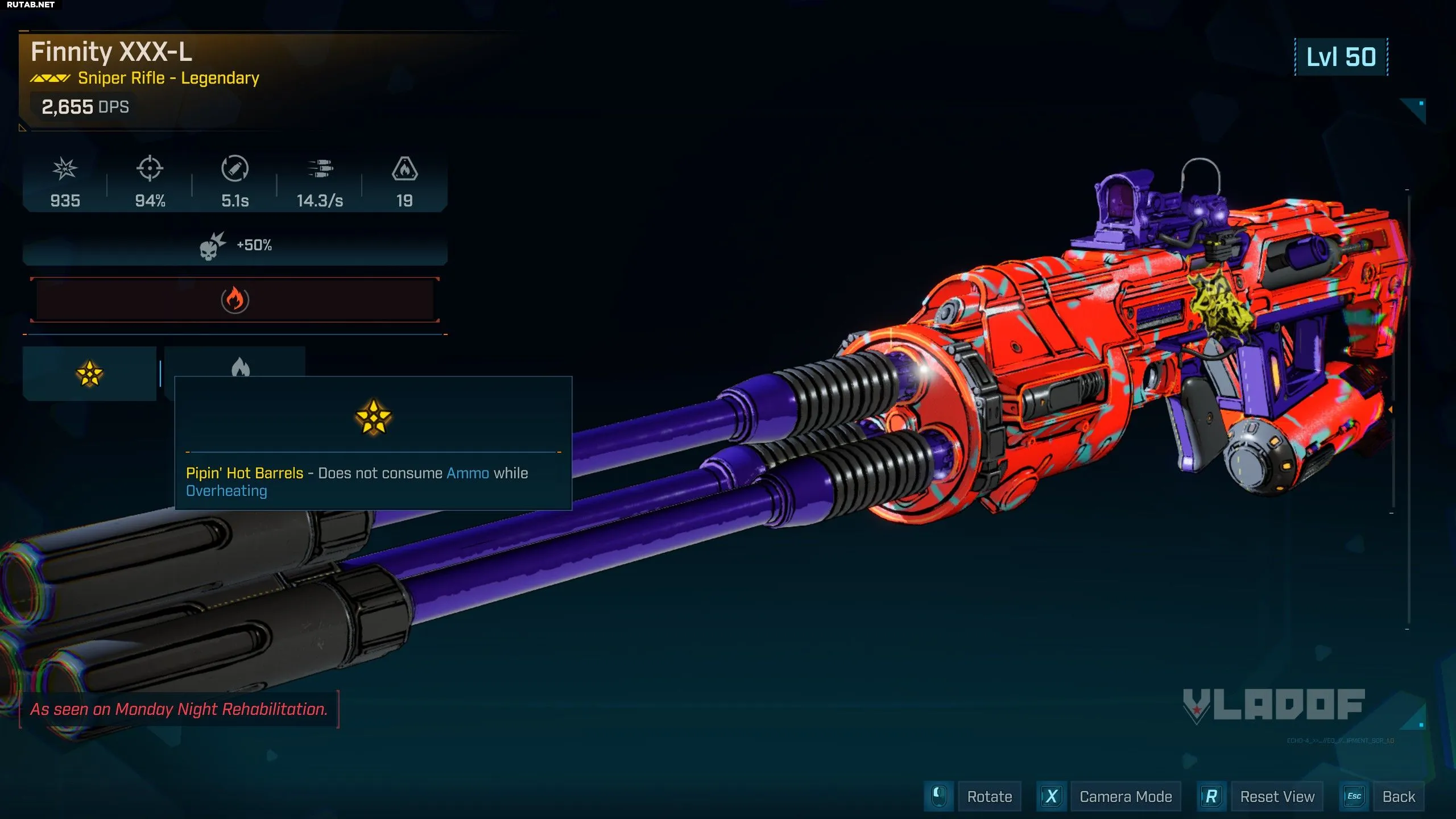This screenshot has width=1456, height=819.
Task: Inspect the skull critical +50% bonus icon
Action: pyautogui.click(x=212, y=246)
